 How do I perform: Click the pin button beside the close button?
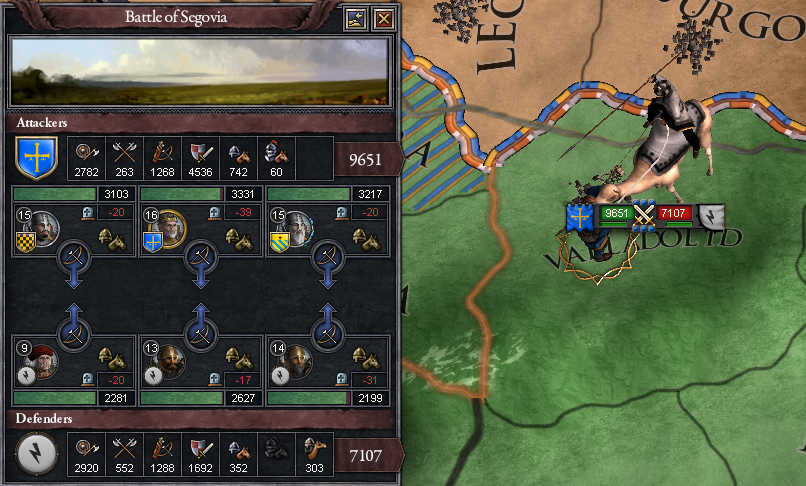[357, 18]
